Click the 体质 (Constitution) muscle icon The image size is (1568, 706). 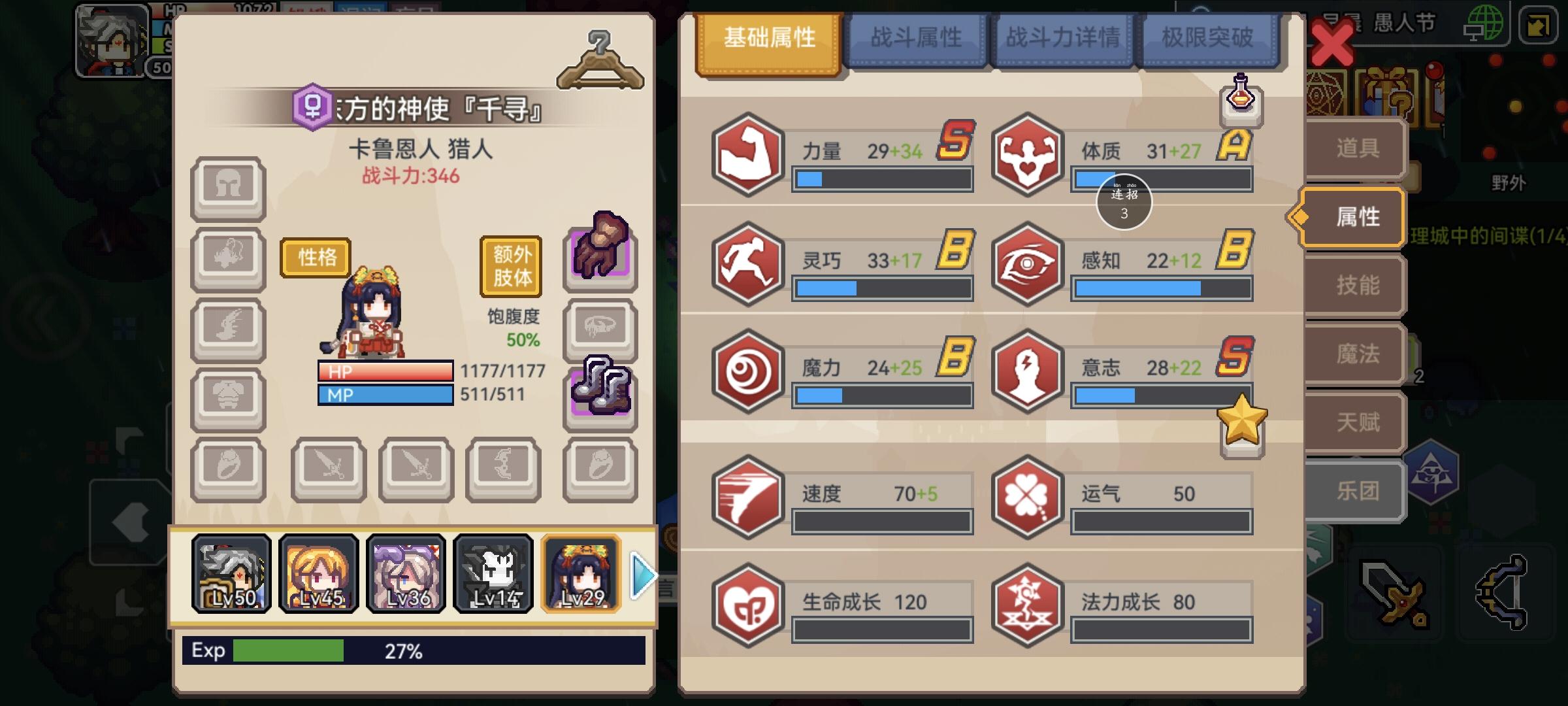pos(1028,155)
